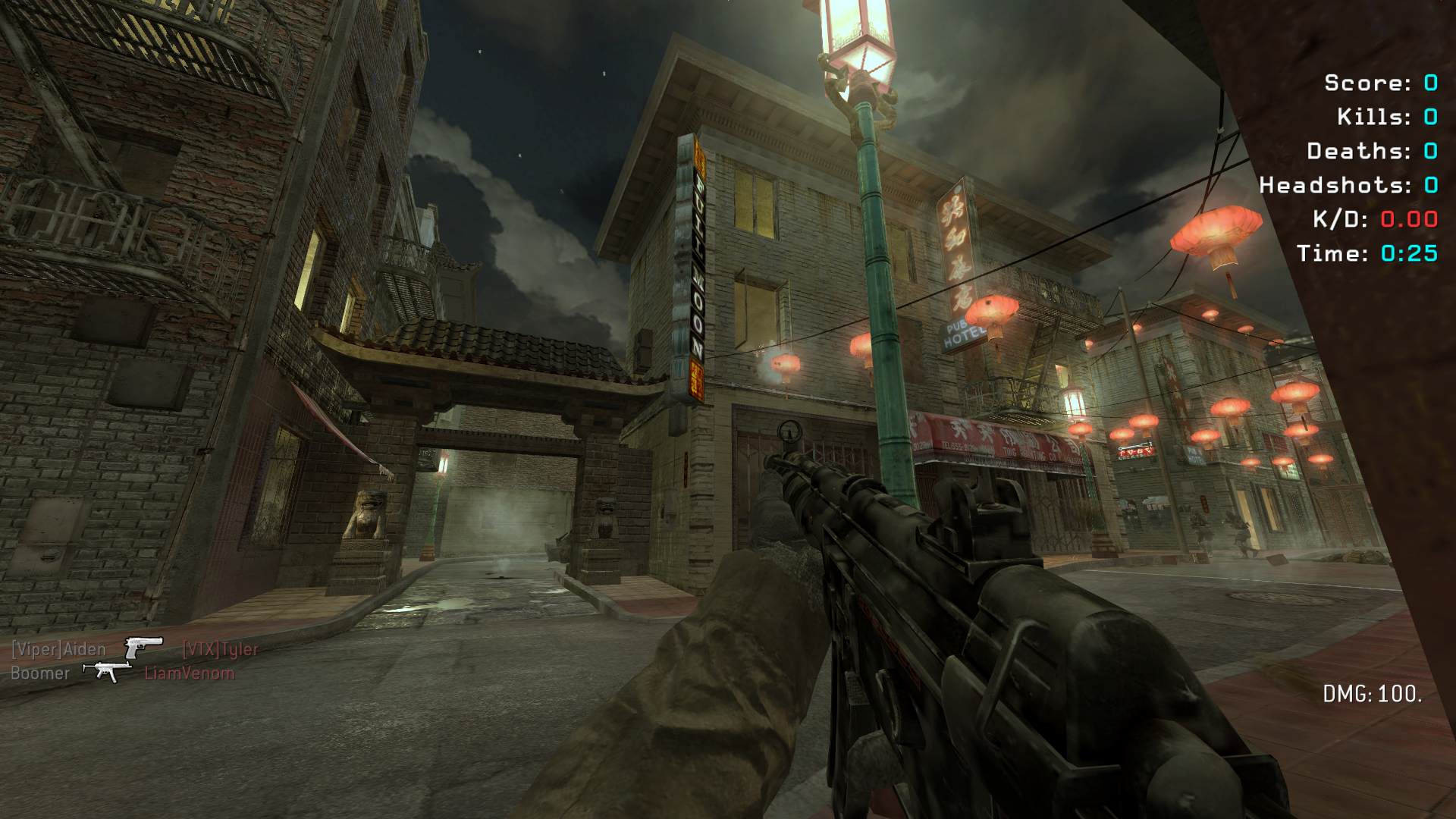Click the Desert Eagle pistol killfeed icon
1456x819 pixels.
[143, 648]
